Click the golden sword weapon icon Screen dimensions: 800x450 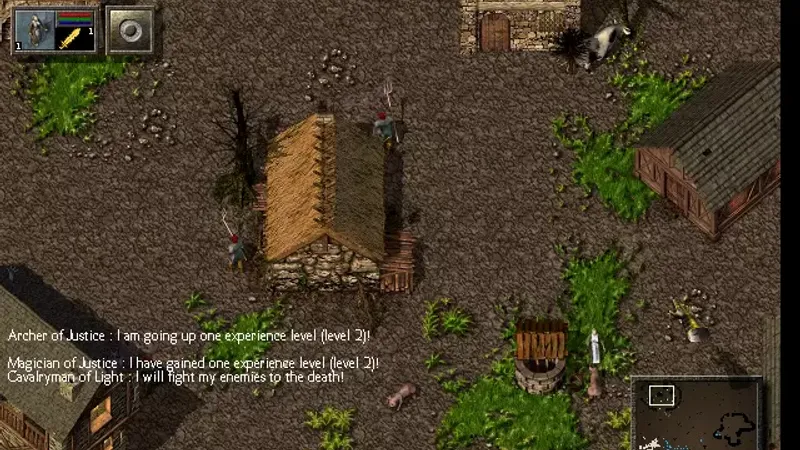coord(72,39)
